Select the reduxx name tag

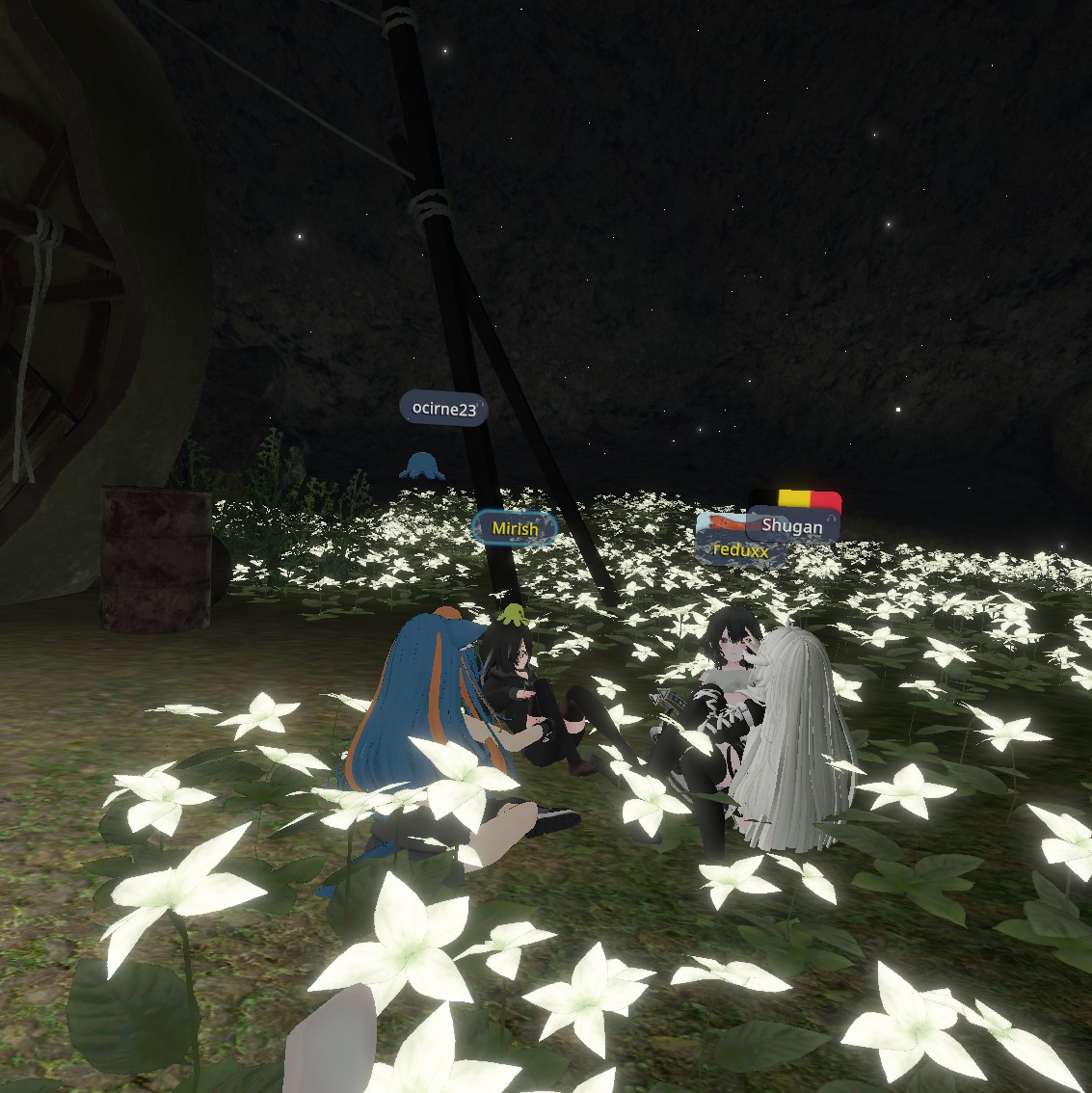[738, 551]
